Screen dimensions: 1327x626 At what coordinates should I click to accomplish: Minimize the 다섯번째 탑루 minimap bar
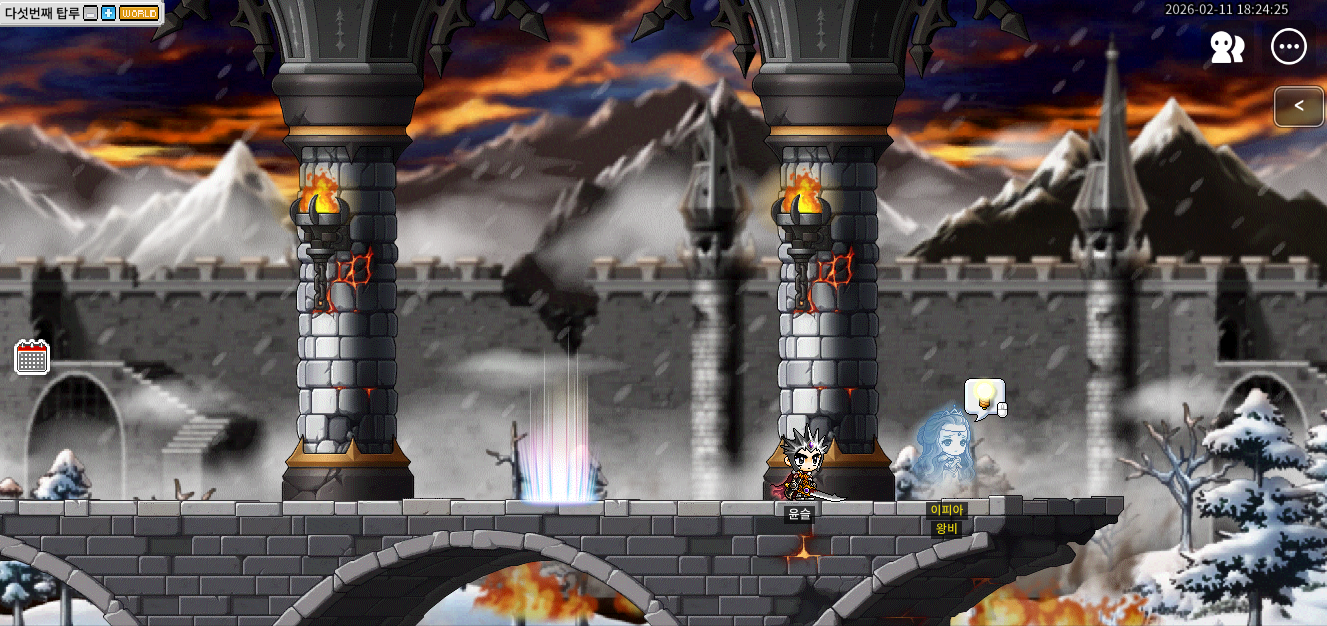click(x=91, y=13)
